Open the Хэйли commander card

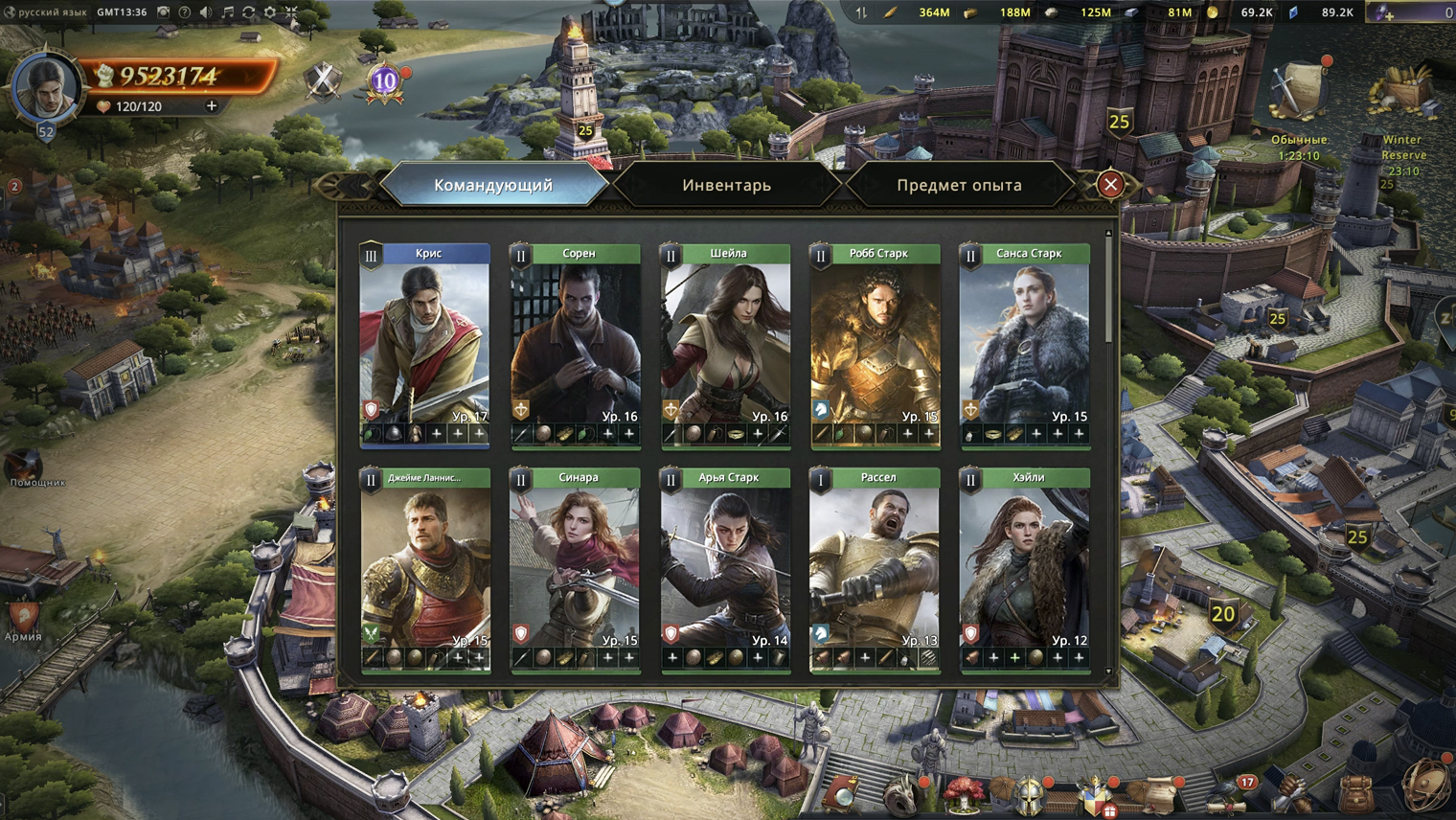point(1025,565)
